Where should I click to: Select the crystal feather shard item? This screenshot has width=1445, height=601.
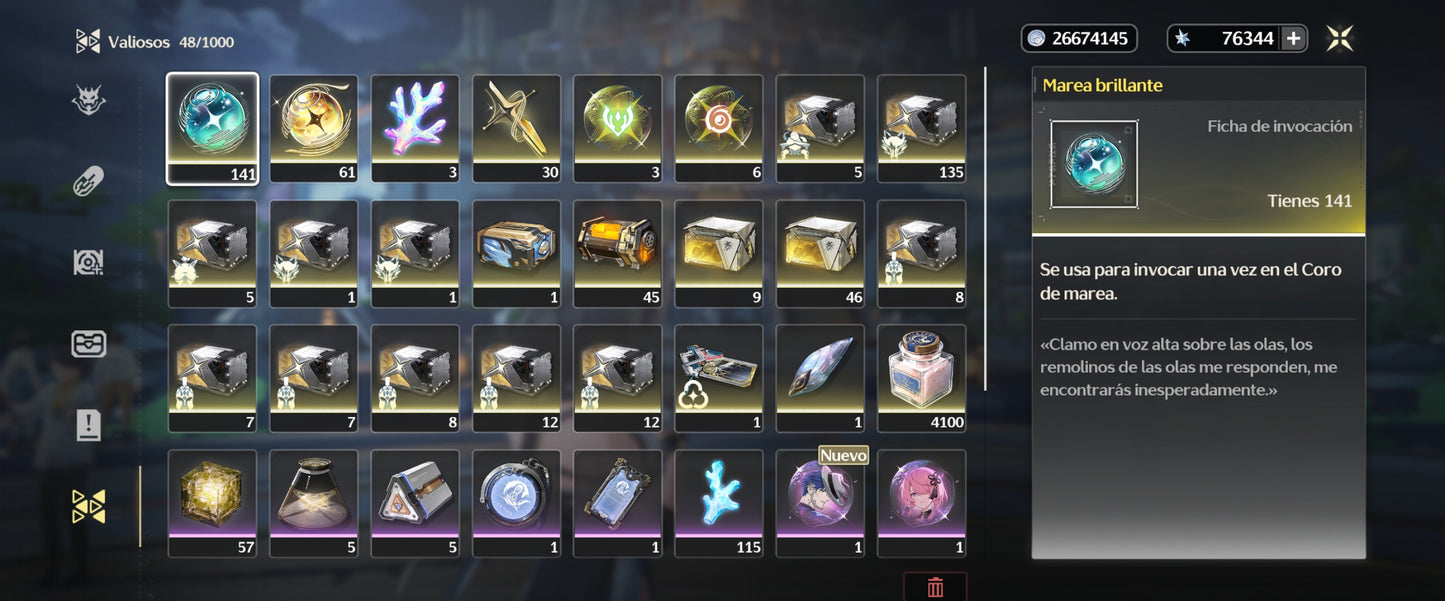coord(821,377)
